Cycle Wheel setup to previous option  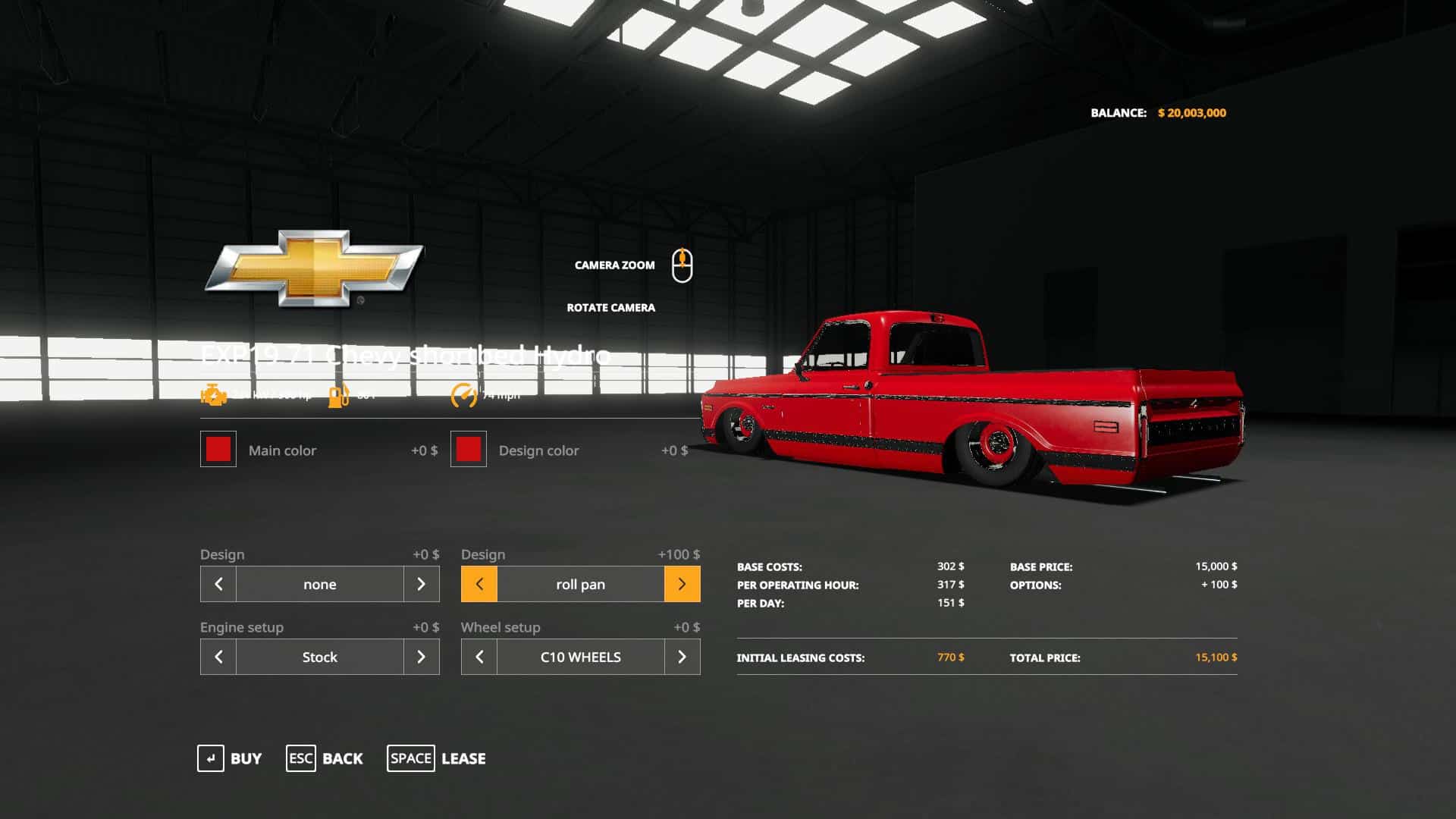click(x=479, y=657)
